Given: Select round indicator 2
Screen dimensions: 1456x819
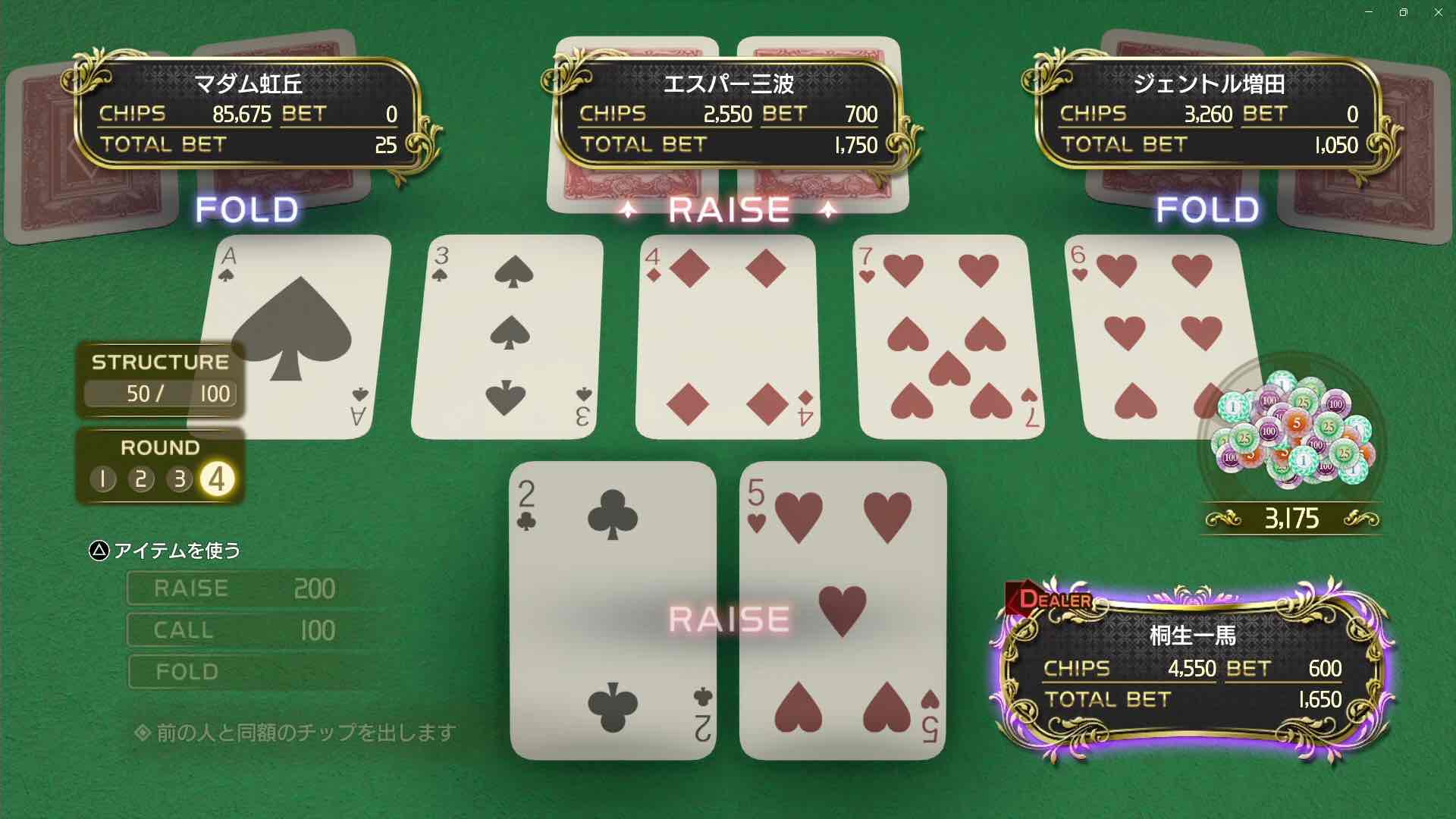Looking at the screenshot, I should point(141,479).
